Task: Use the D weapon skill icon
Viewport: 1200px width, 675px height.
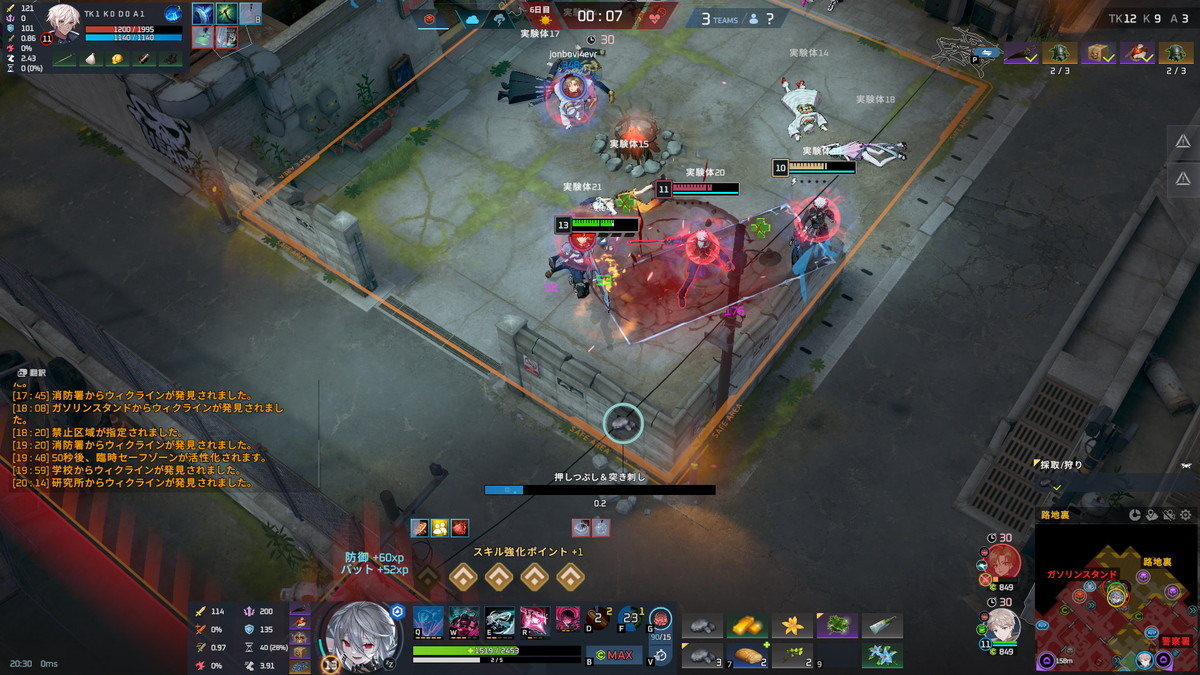Action: (x=598, y=619)
